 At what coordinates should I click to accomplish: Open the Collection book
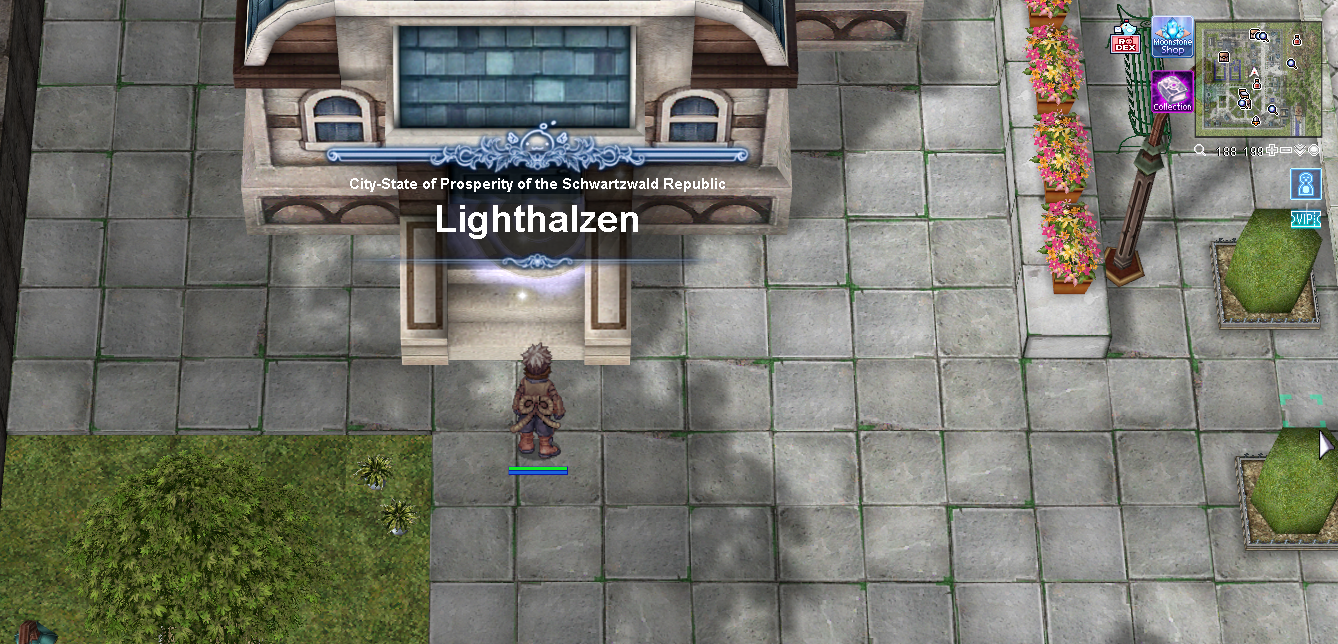(x=1172, y=92)
